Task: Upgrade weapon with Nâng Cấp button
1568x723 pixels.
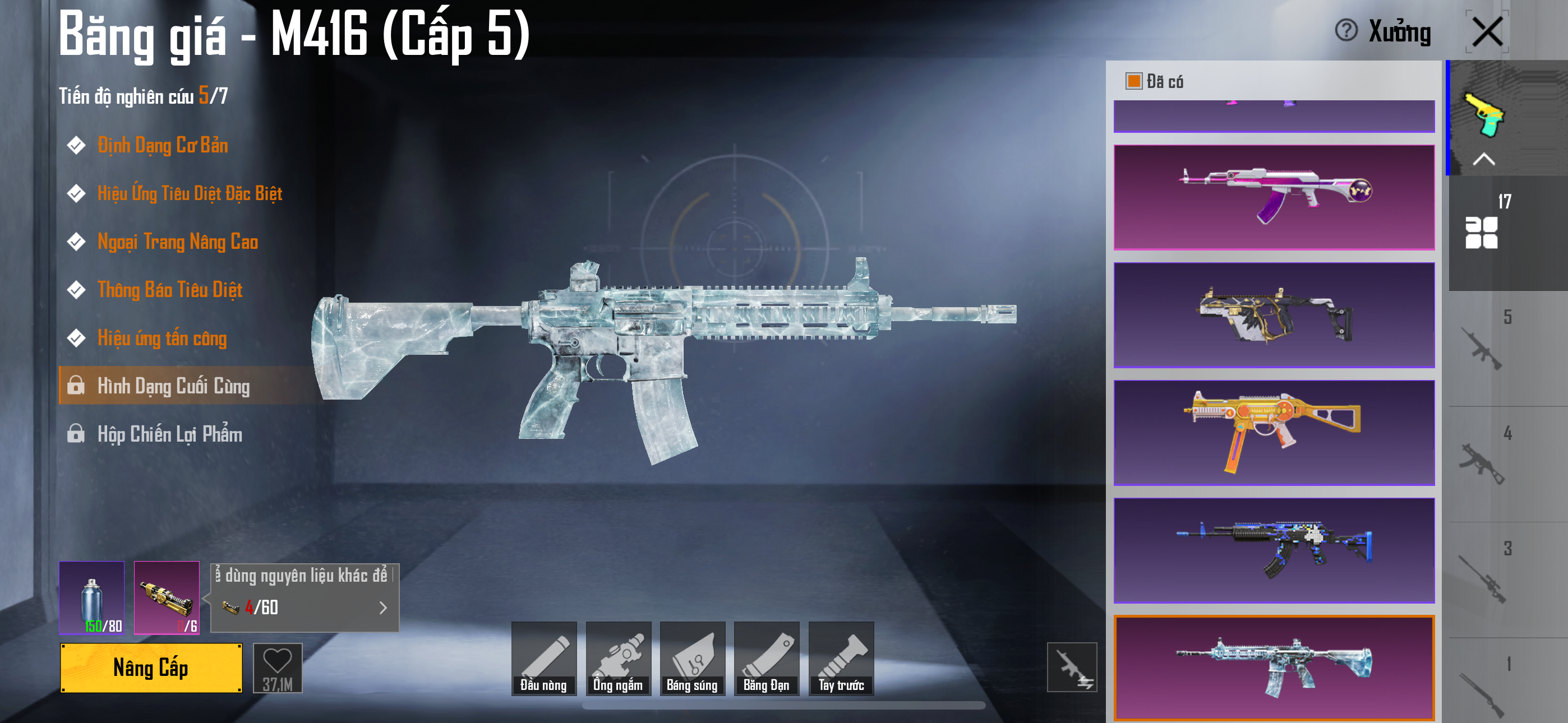Action: pyautogui.click(x=151, y=668)
